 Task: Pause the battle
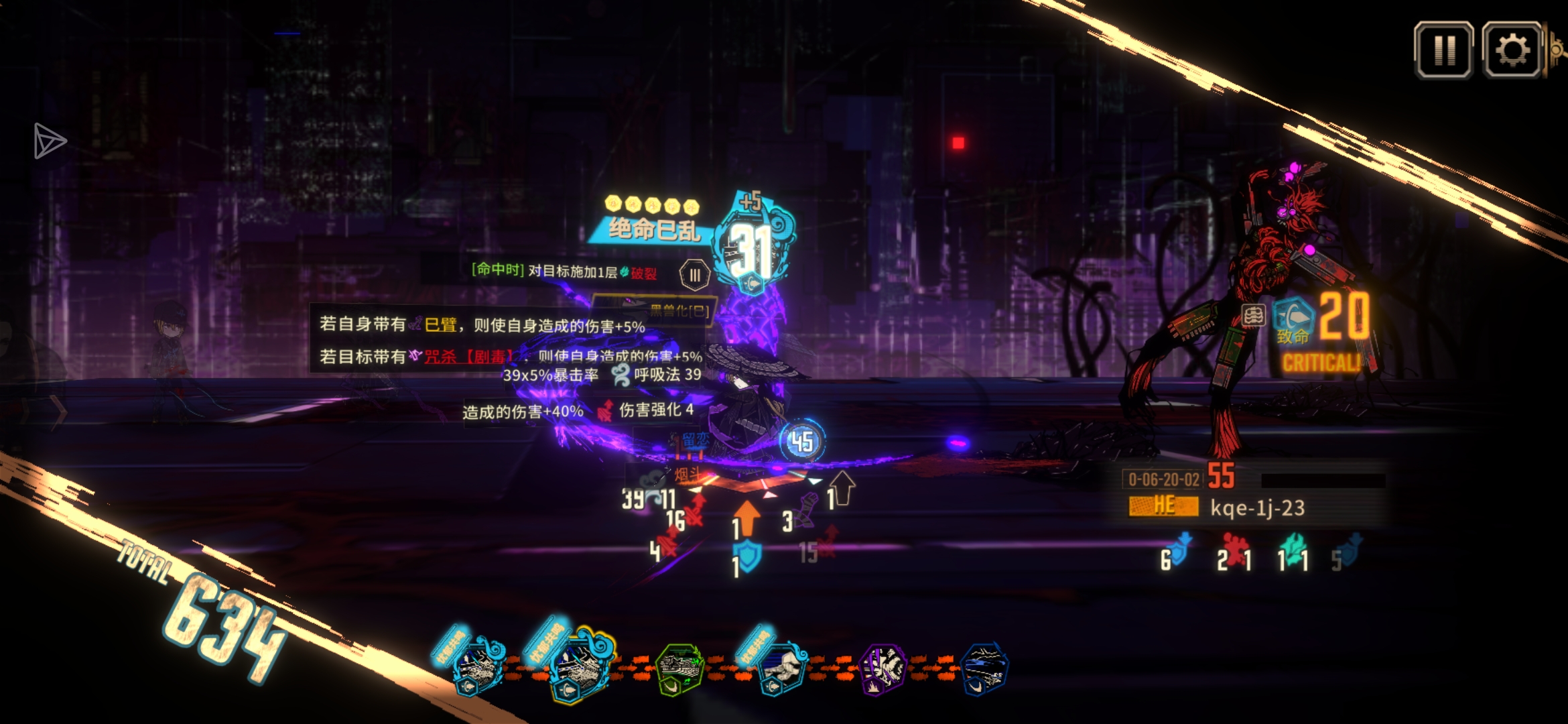(x=1443, y=50)
